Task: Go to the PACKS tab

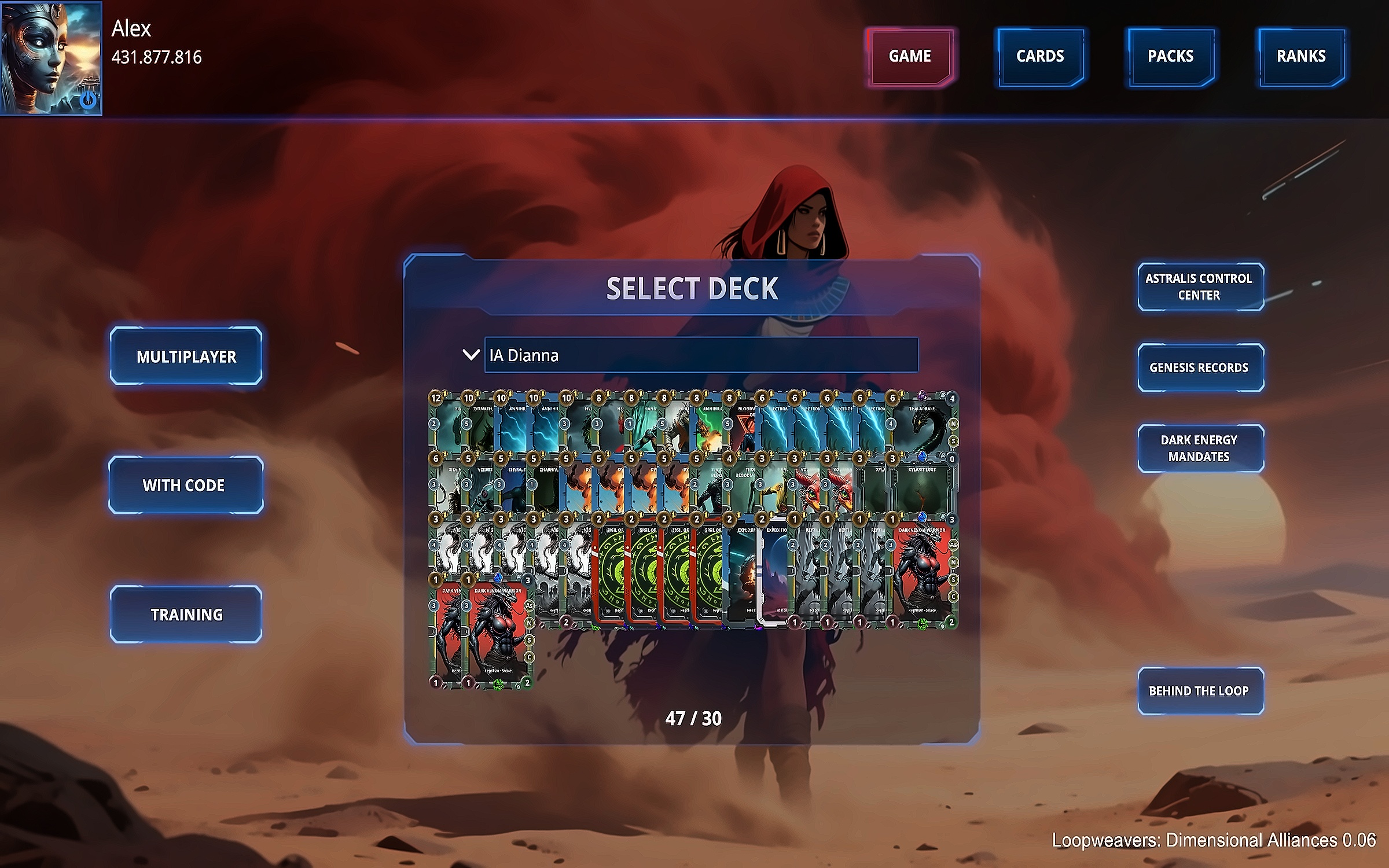Action: click(x=1170, y=57)
